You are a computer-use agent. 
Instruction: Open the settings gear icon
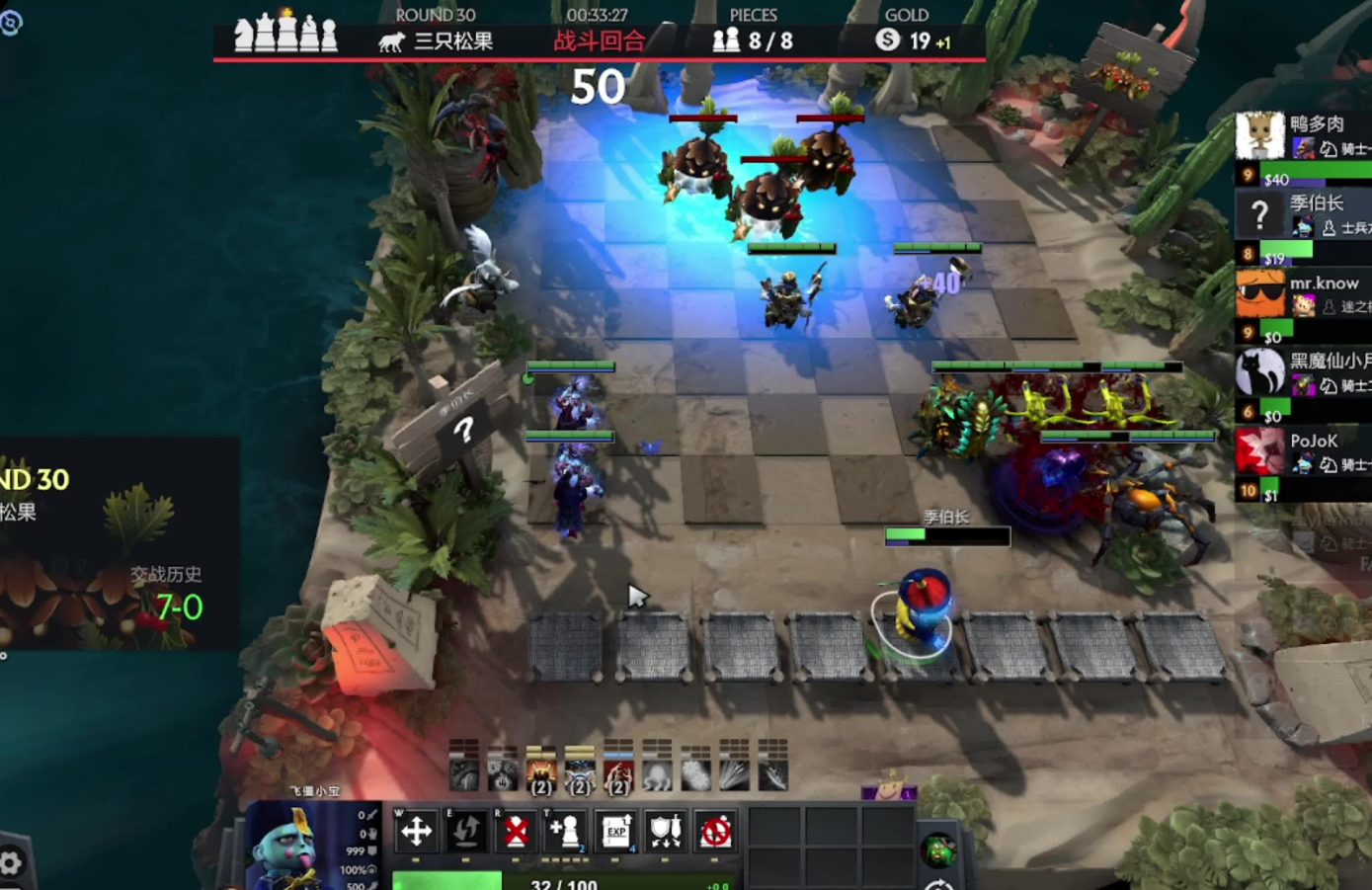click(x=11, y=863)
